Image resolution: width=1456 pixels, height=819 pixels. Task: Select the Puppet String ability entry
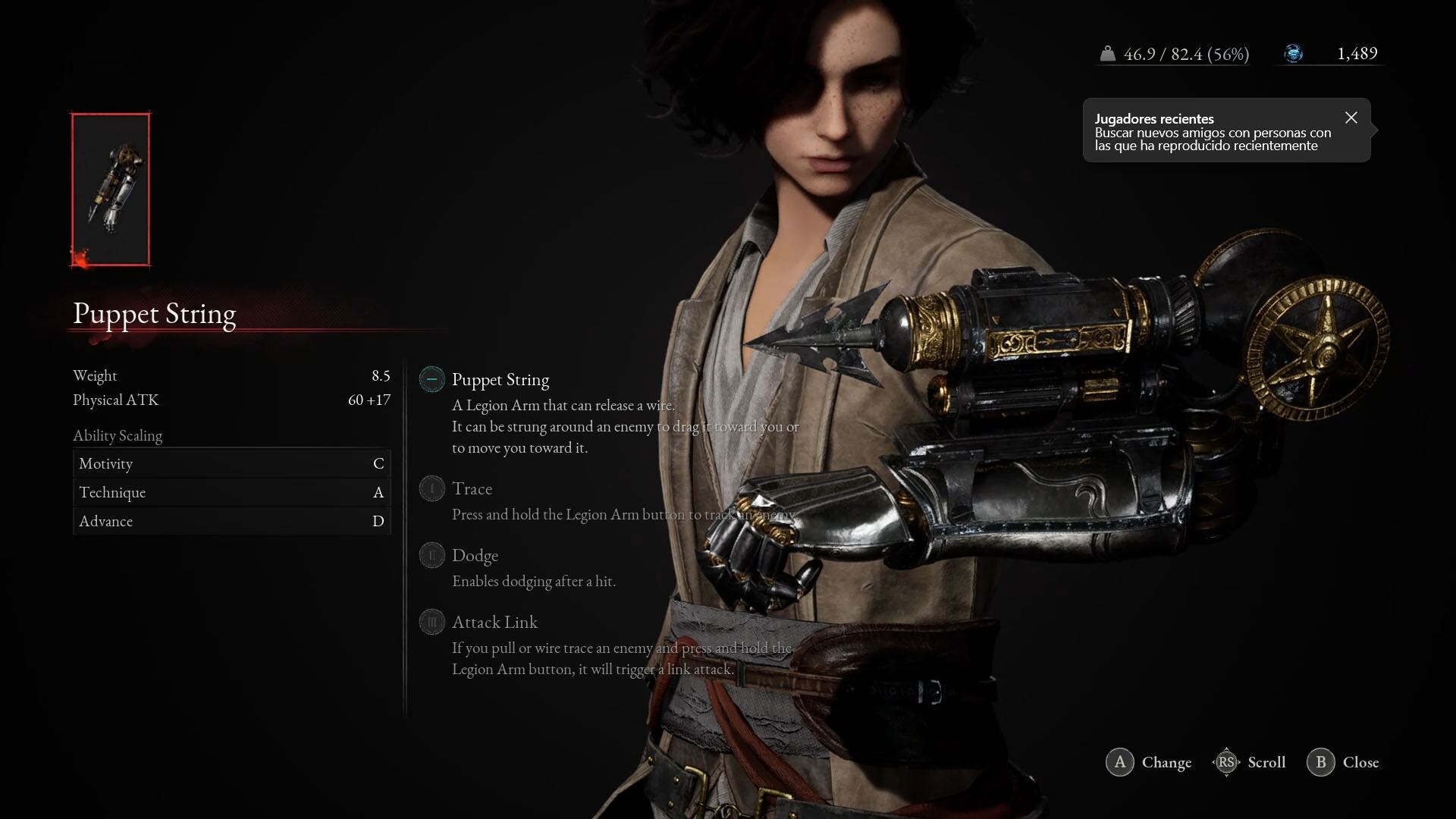(x=500, y=380)
